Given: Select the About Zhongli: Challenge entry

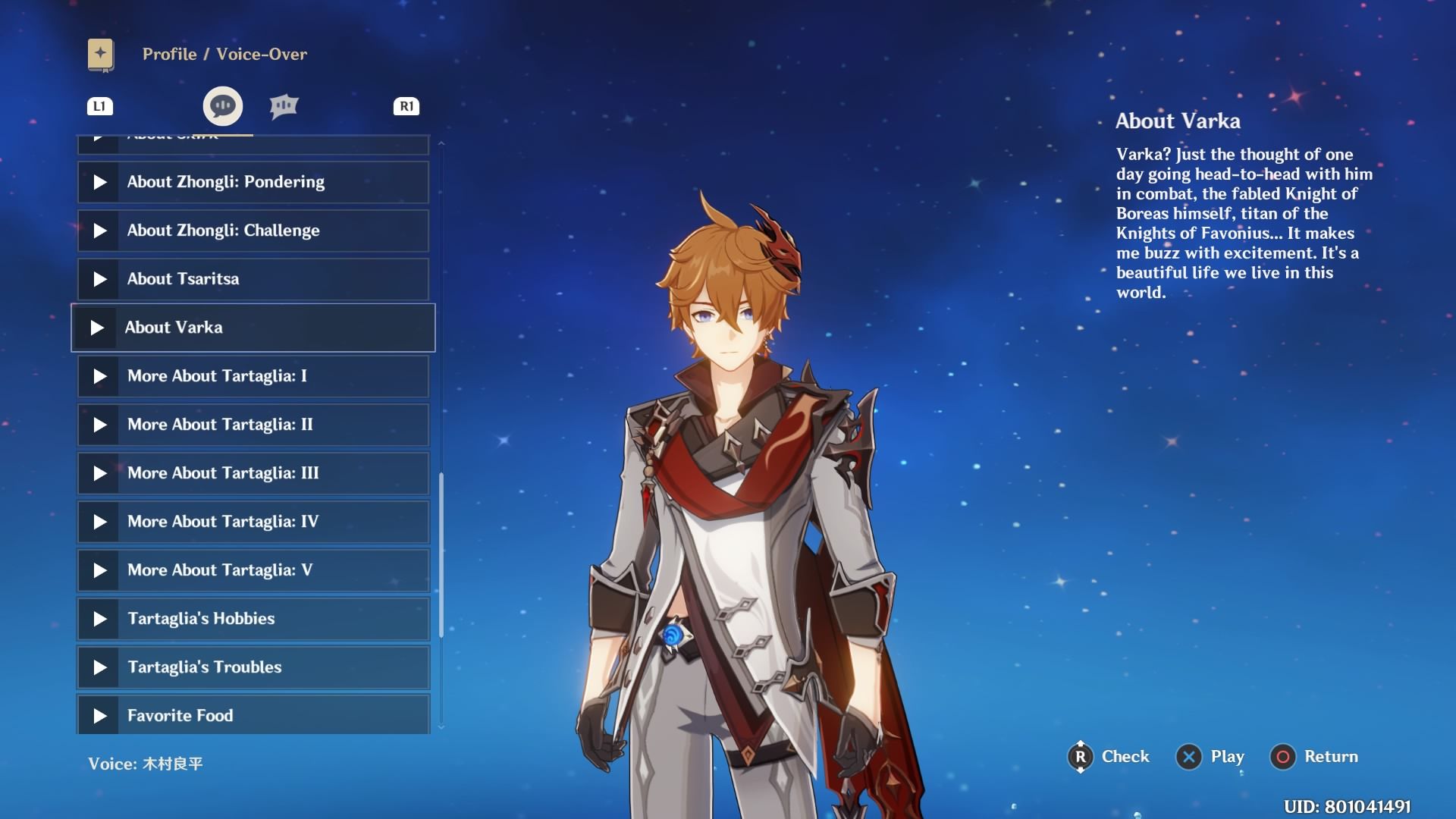Looking at the screenshot, I should 253,231.
